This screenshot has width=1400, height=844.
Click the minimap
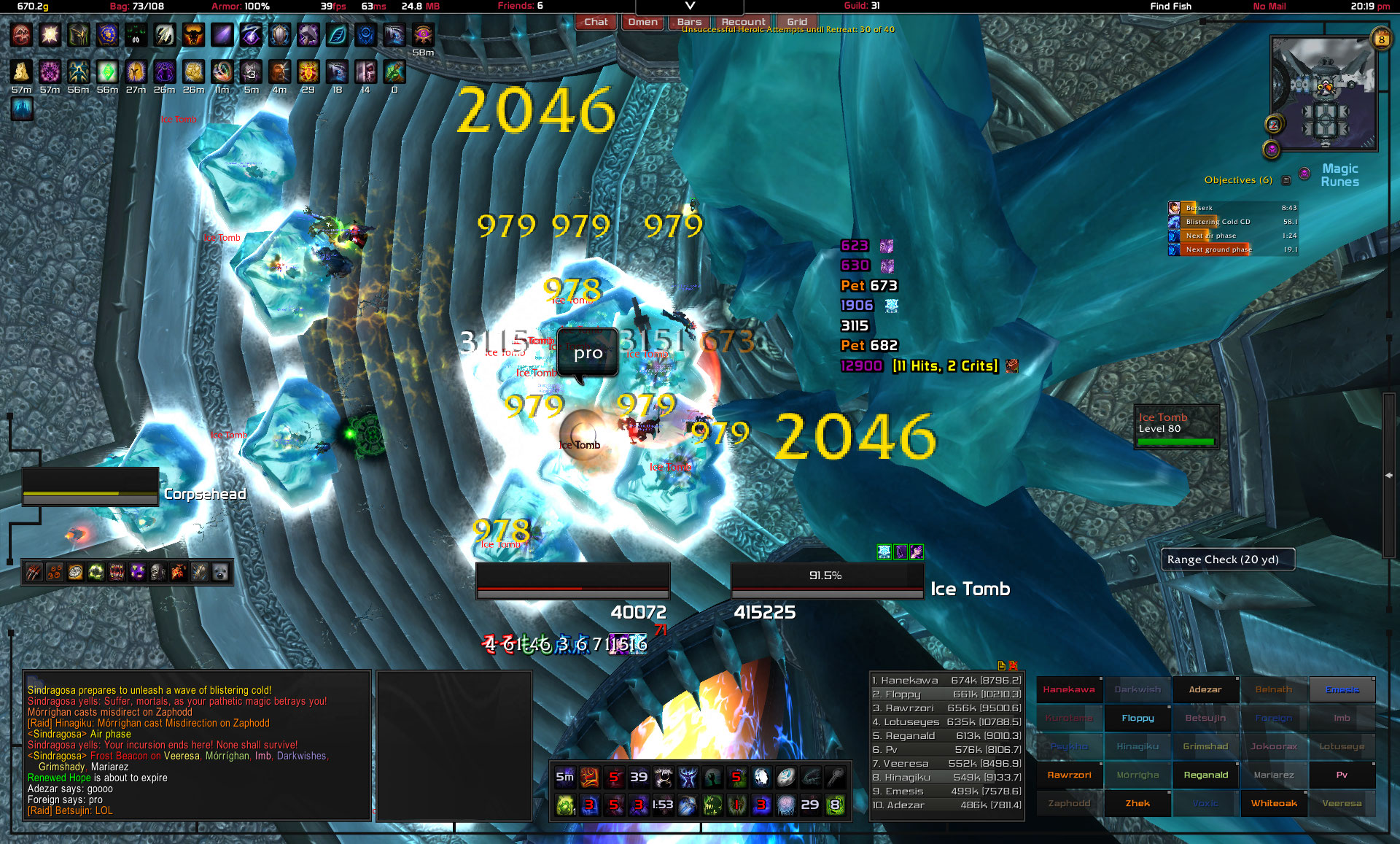point(1323,93)
